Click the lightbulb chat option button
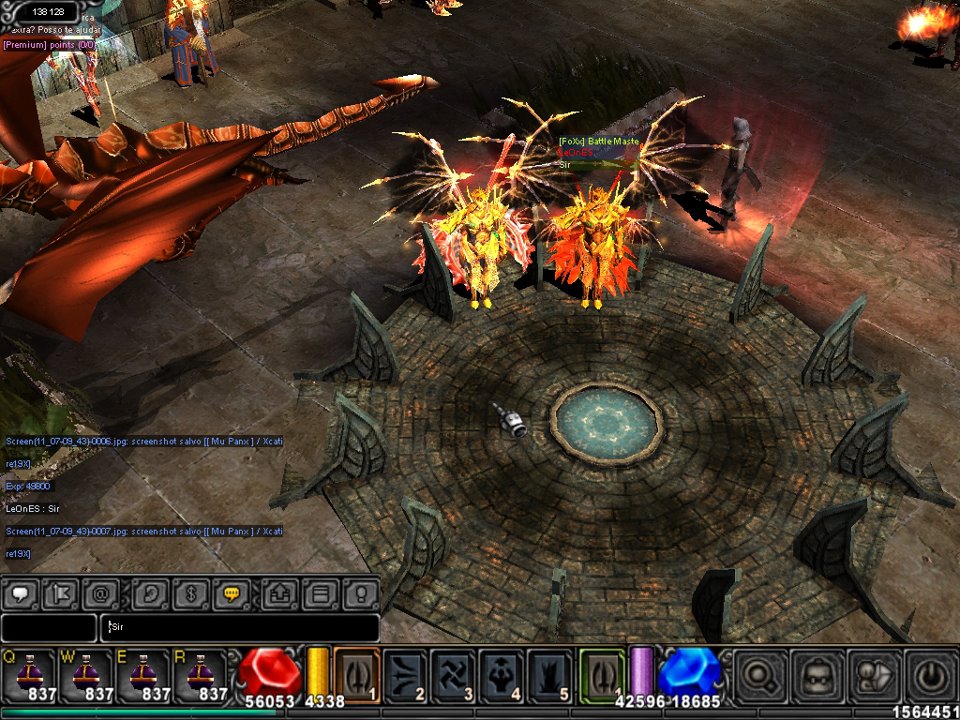Image resolution: width=960 pixels, height=720 pixels. coord(360,594)
